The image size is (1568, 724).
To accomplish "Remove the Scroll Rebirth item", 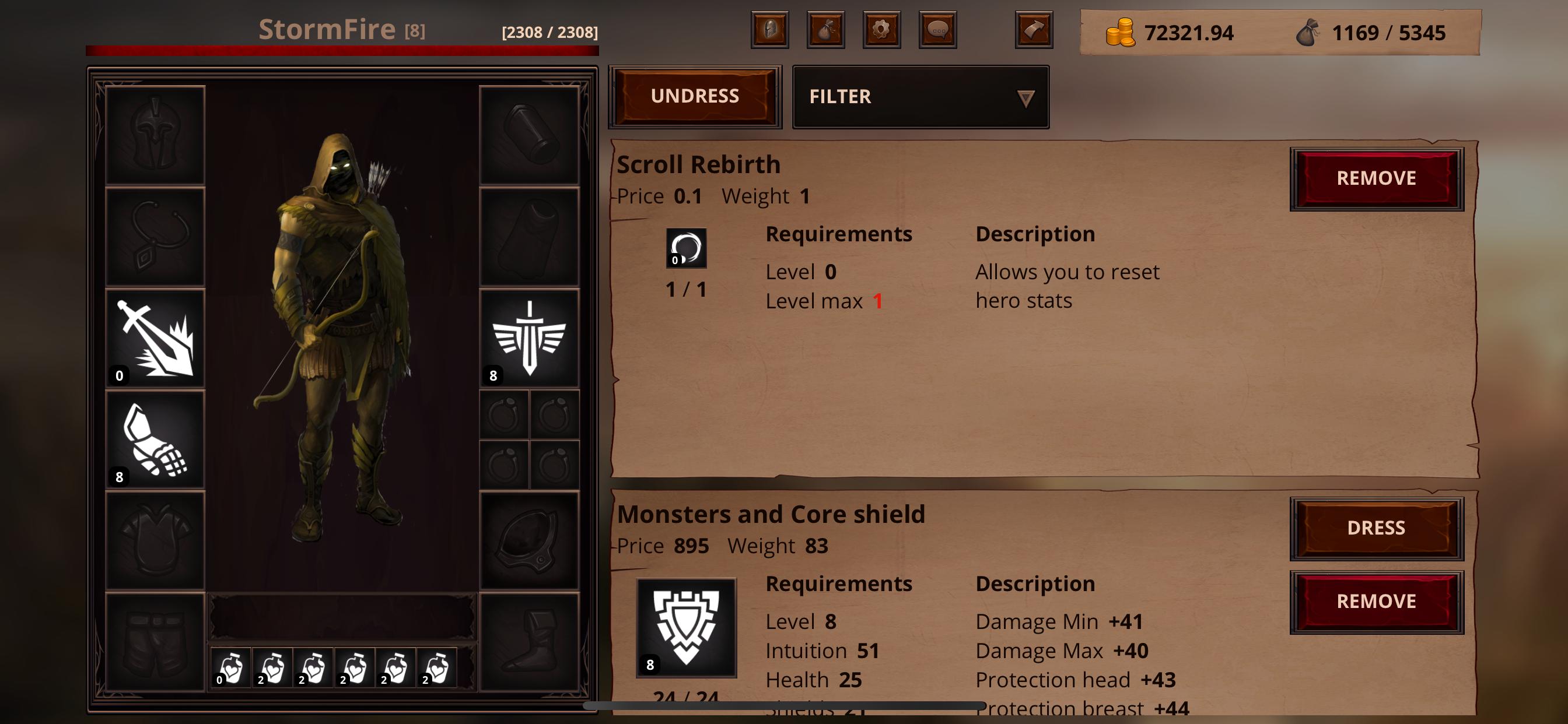I will pyautogui.click(x=1376, y=178).
